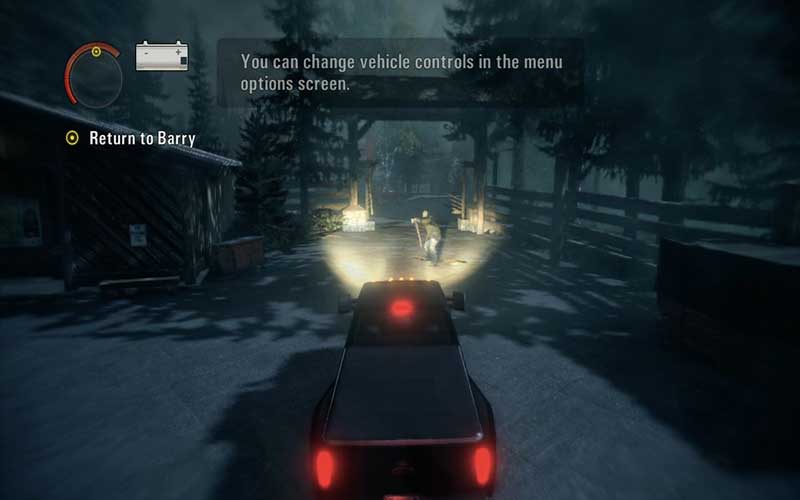Click the vehicle controls hint box

400,73
